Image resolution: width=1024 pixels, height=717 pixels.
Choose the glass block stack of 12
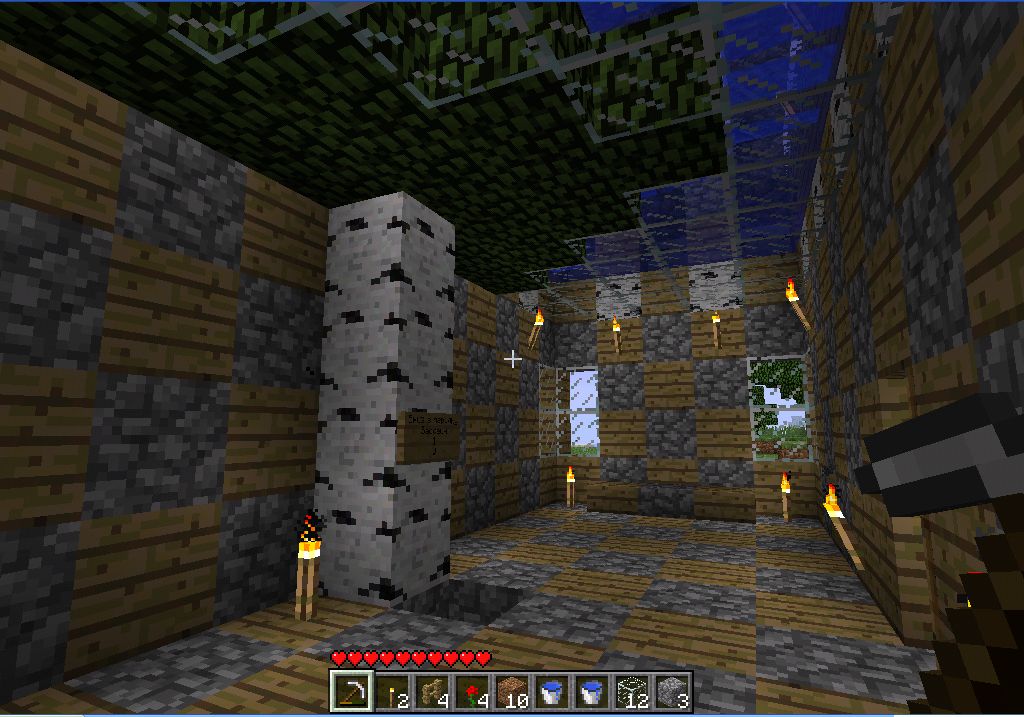631,691
